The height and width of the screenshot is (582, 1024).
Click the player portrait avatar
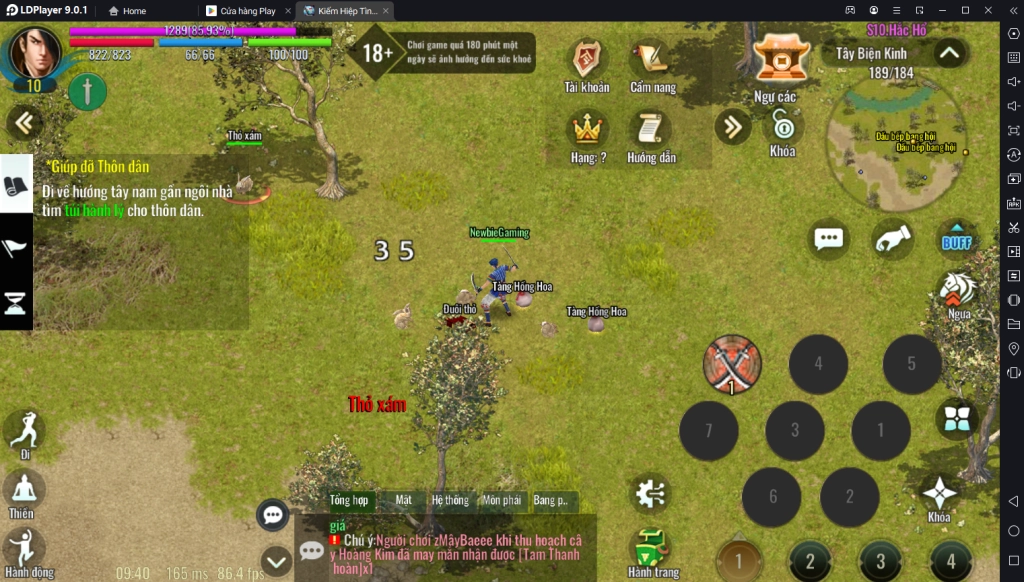tap(35, 55)
